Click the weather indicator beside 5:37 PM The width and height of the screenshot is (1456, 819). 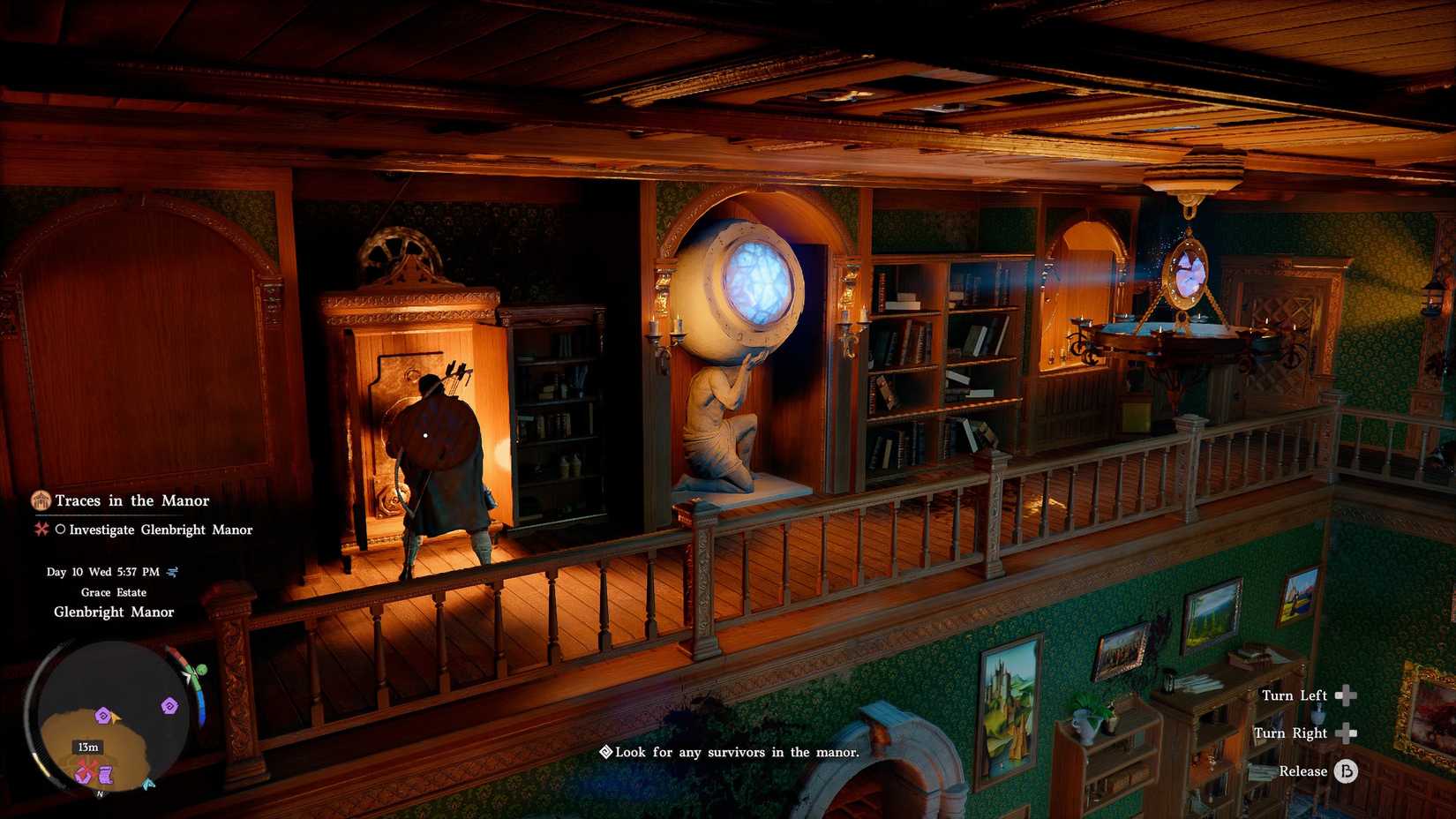point(173,572)
